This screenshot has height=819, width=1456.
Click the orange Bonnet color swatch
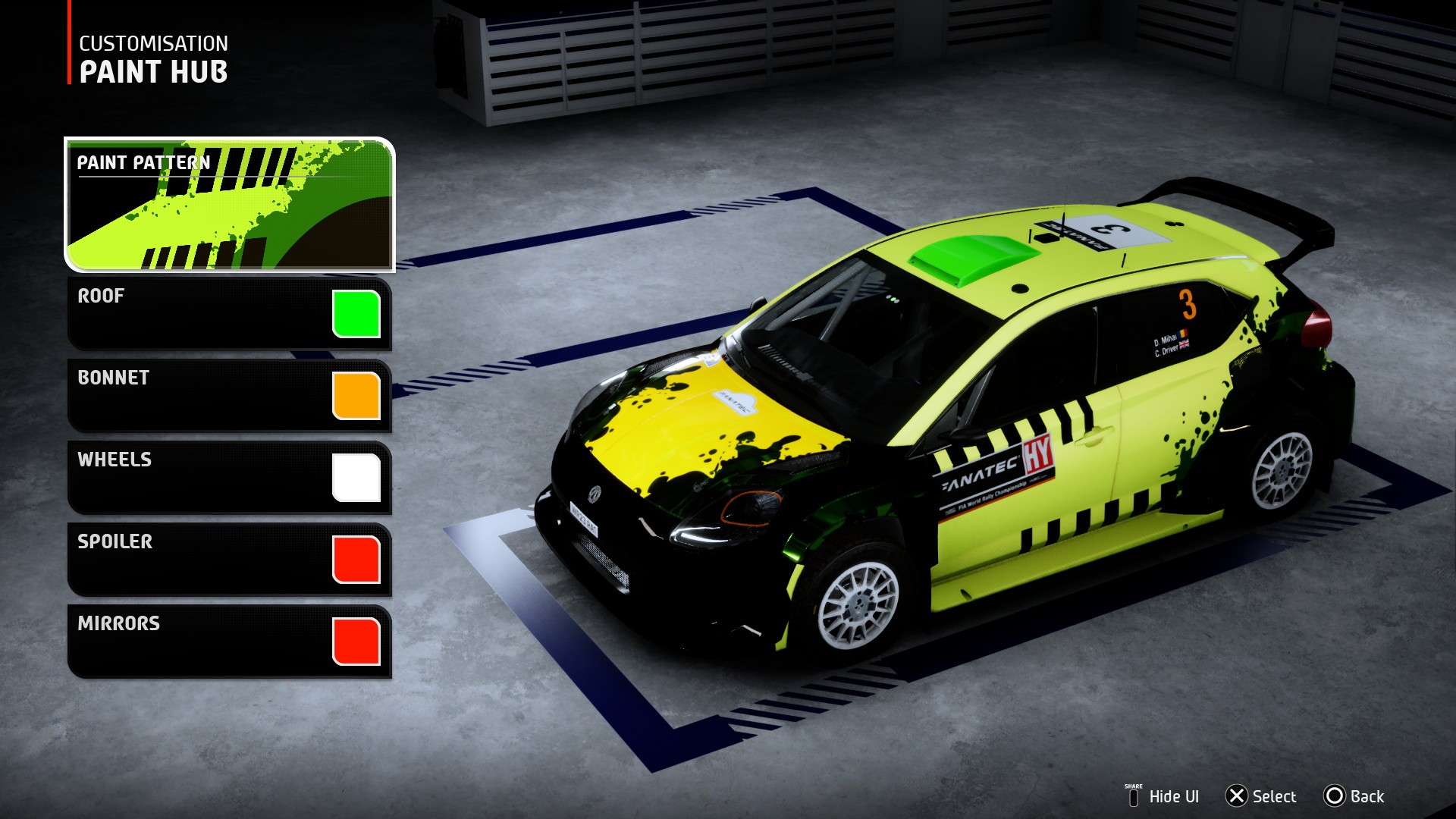click(356, 396)
